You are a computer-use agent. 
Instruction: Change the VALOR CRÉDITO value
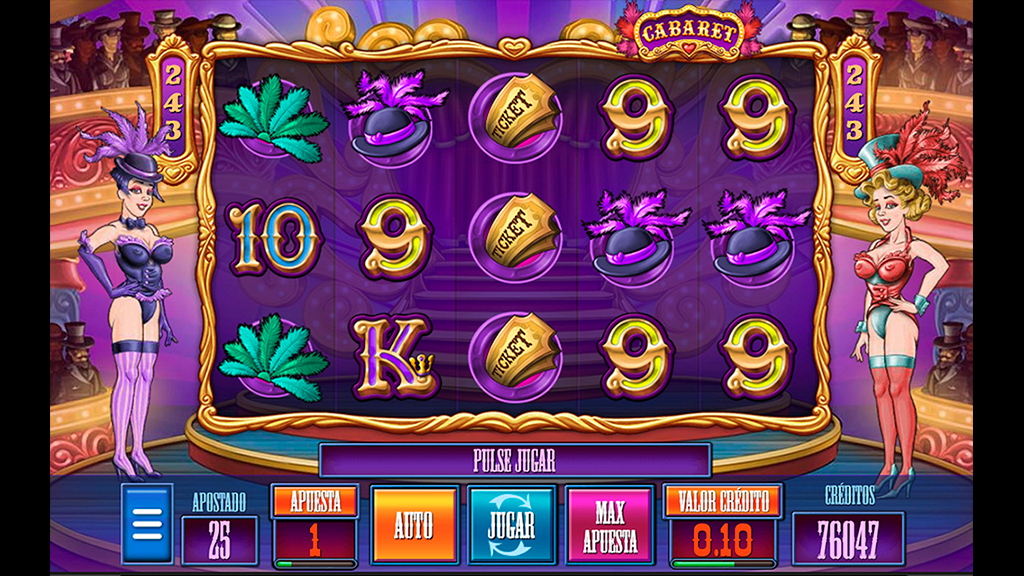coord(723,502)
